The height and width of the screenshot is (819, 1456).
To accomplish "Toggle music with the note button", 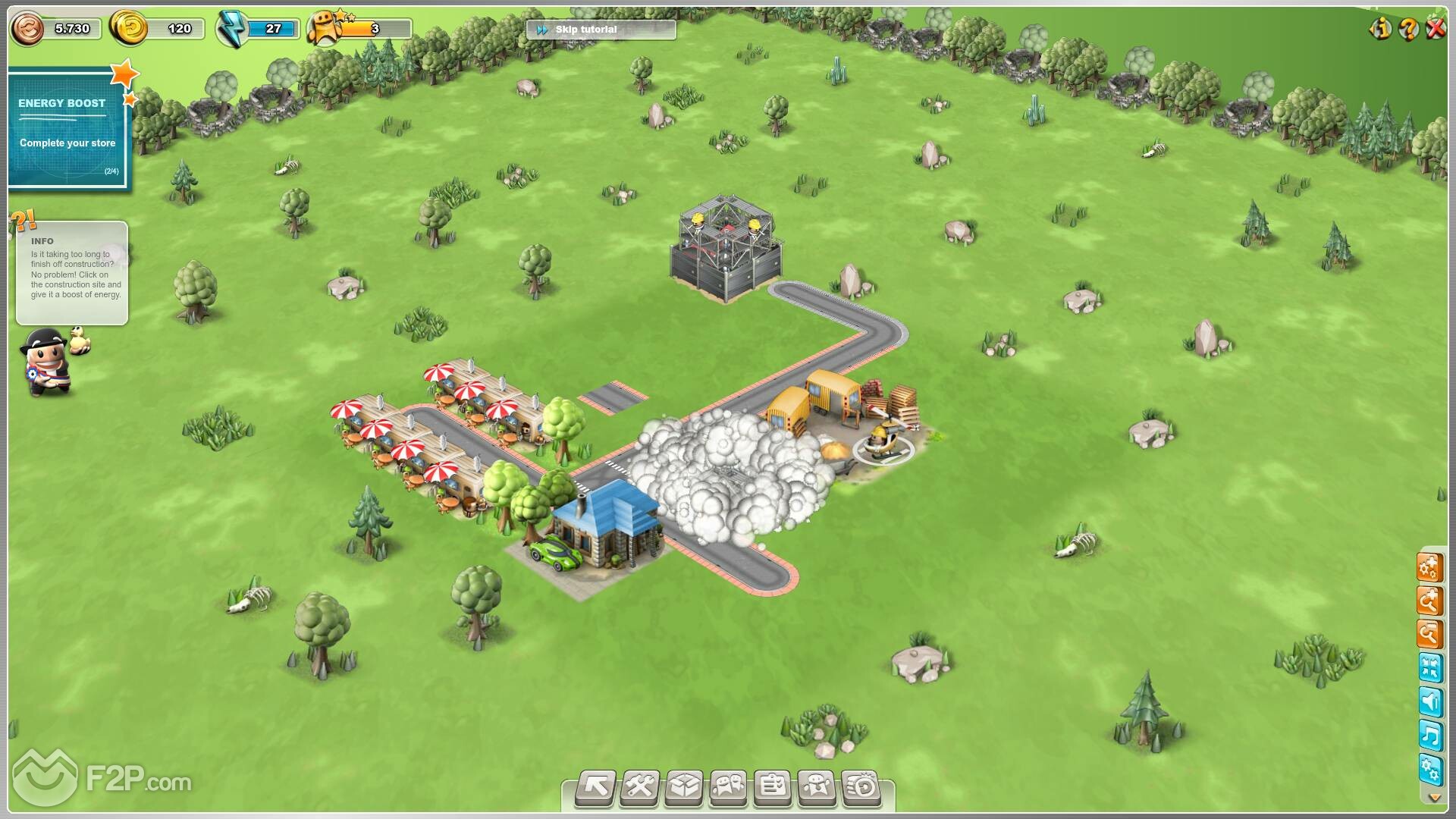I will click(1429, 736).
